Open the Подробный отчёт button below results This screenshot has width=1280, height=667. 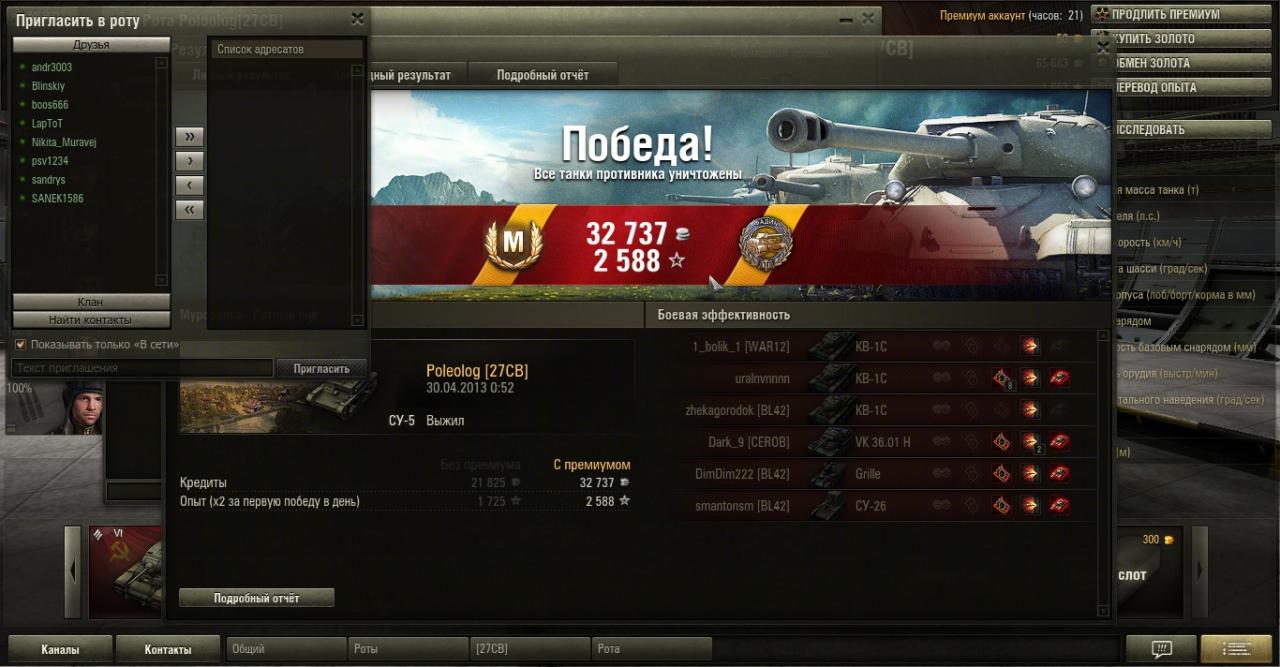point(257,598)
